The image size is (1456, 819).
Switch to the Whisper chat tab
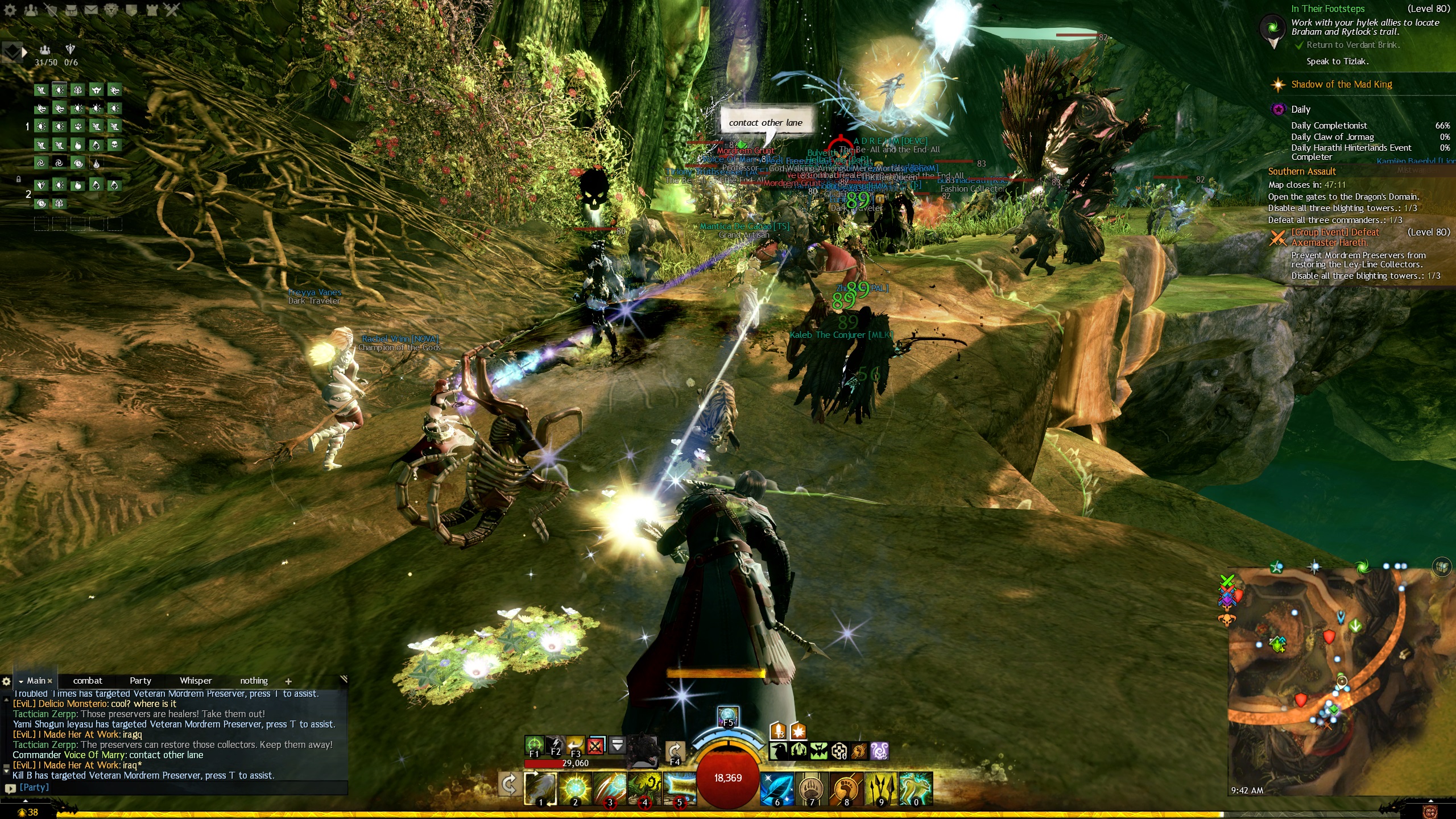coord(196,680)
